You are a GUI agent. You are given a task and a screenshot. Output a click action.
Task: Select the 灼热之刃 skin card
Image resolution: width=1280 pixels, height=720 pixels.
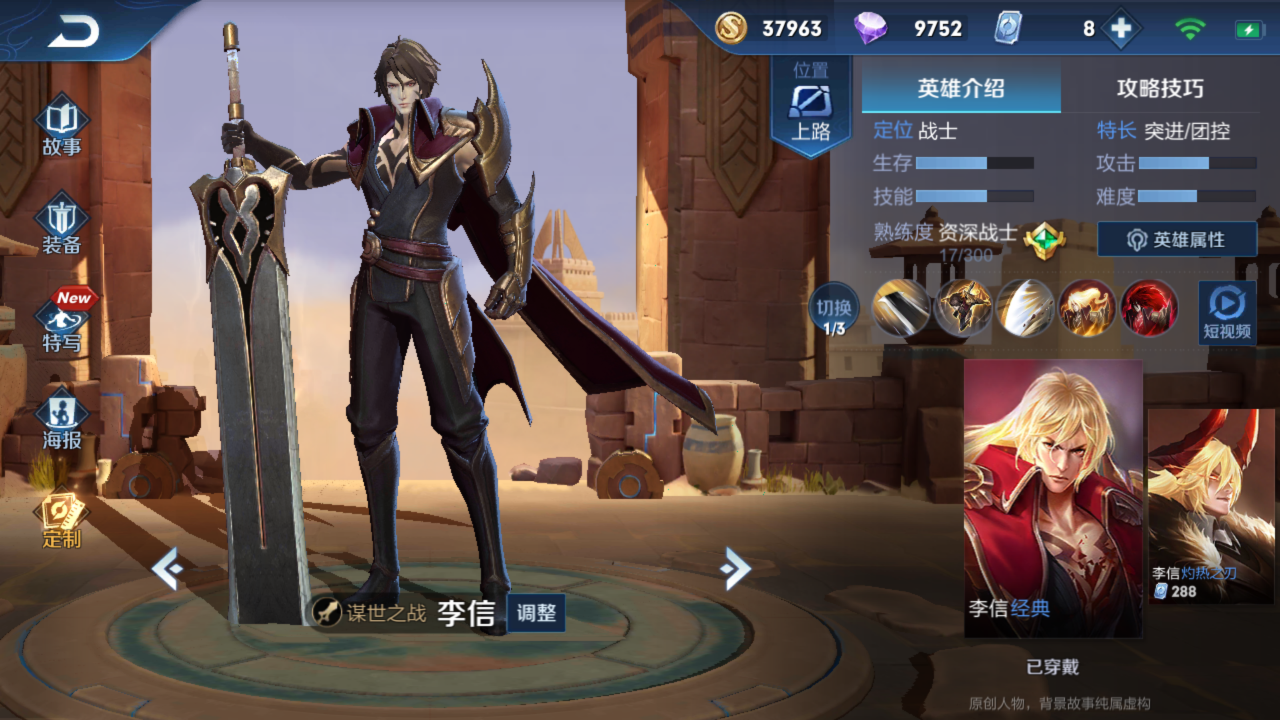click(x=1211, y=505)
